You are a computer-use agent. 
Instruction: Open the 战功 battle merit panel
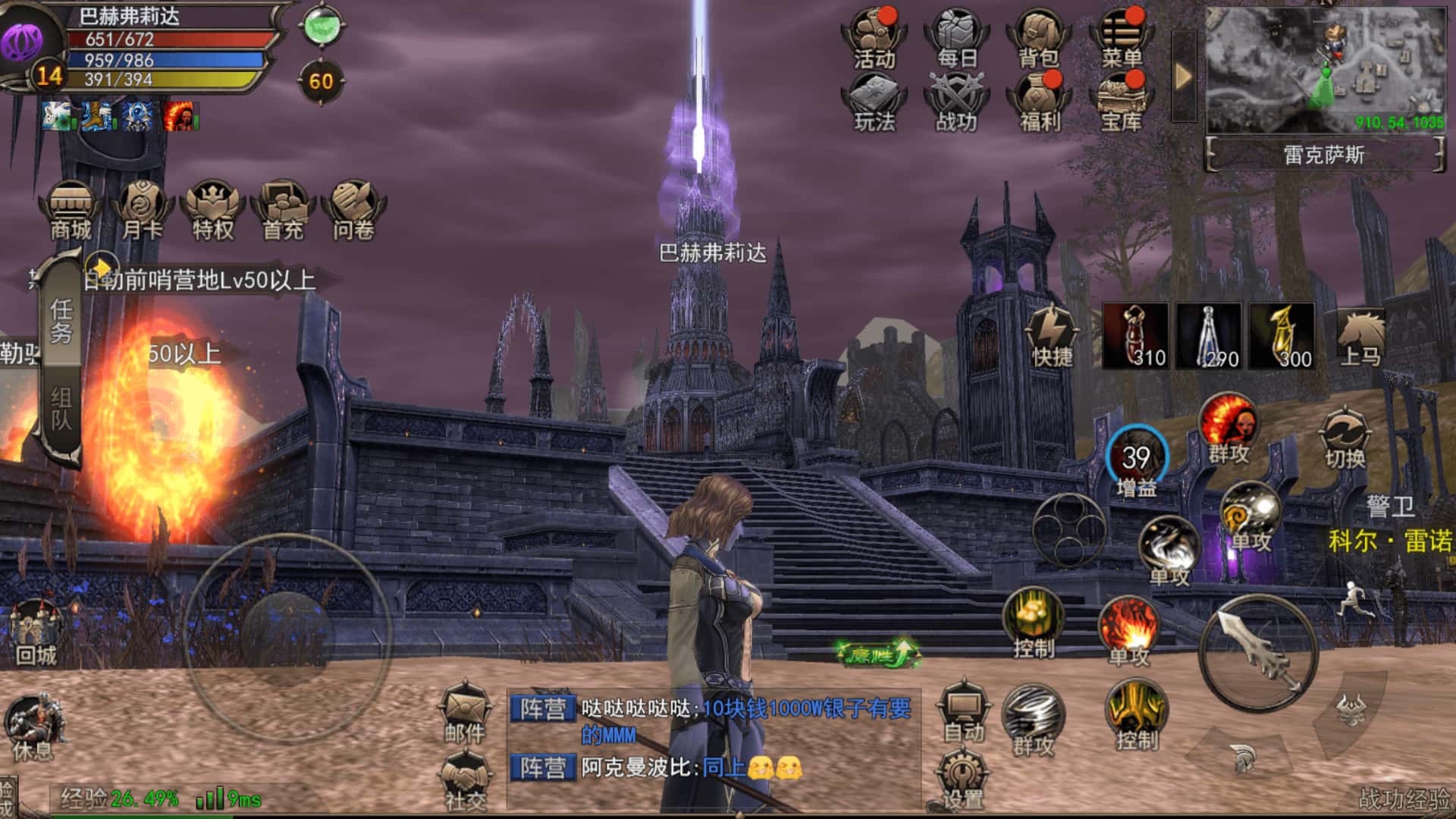956,102
